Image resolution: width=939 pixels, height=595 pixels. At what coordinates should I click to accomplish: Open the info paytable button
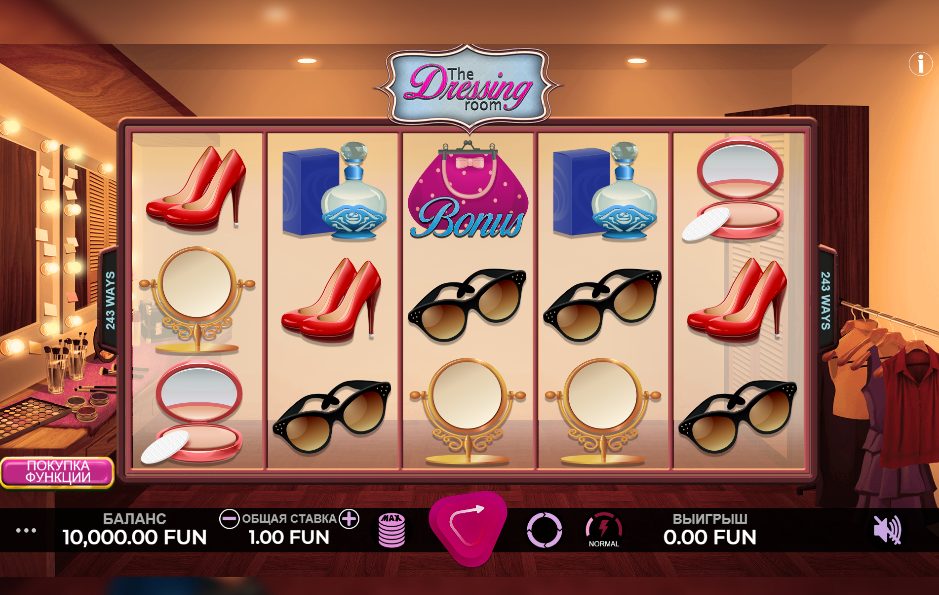(919, 64)
